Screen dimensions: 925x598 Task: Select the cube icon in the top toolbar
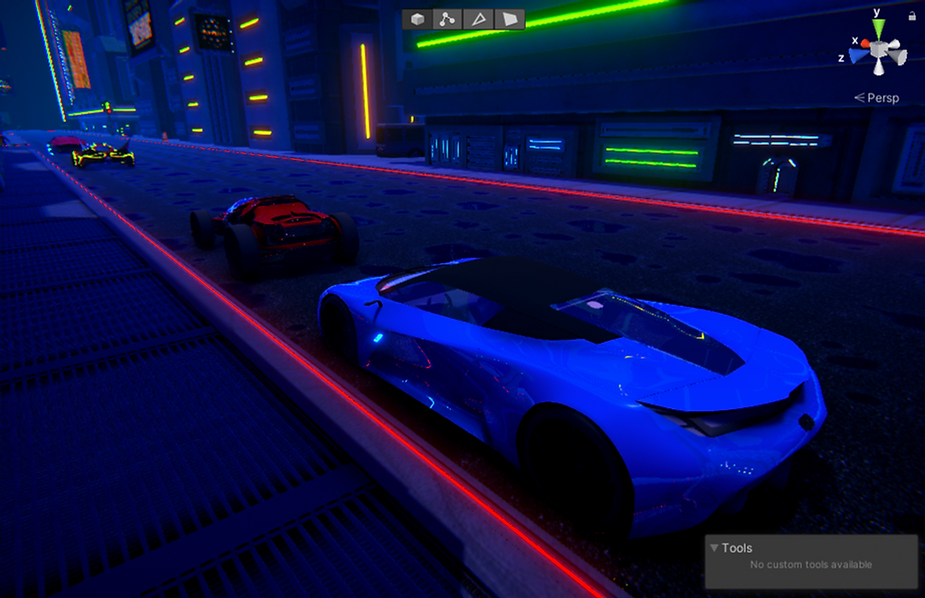point(418,19)
